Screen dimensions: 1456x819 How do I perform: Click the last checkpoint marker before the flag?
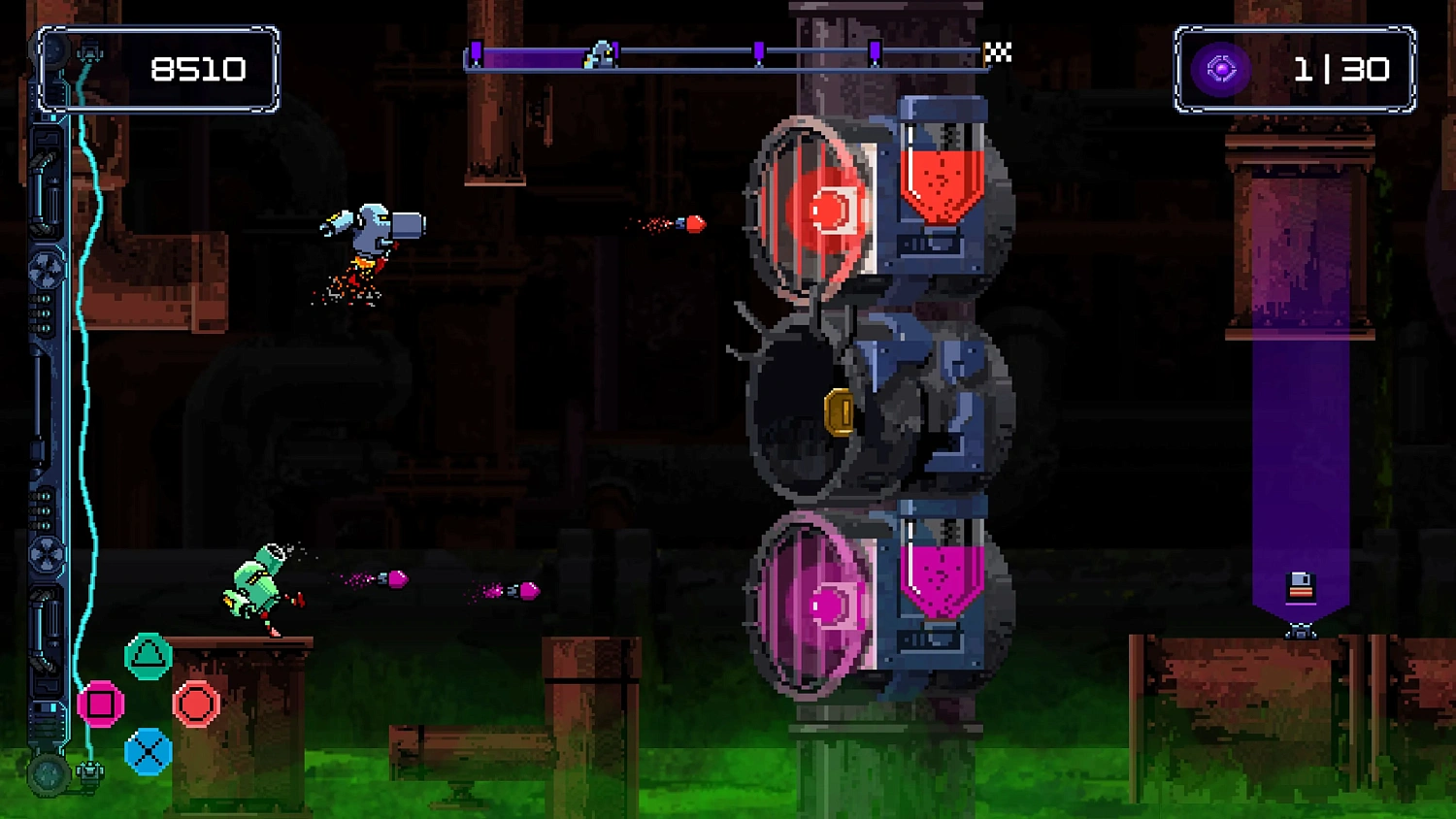875,53
